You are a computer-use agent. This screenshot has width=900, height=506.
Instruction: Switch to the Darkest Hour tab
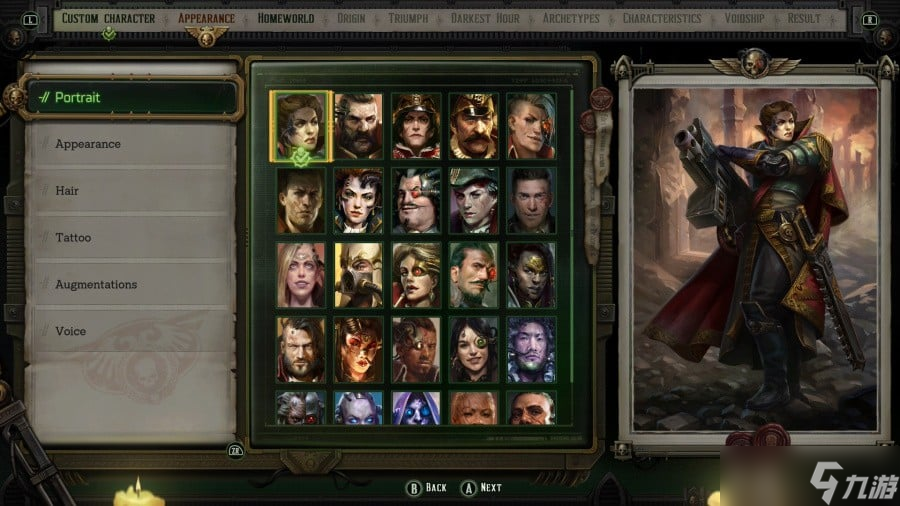click(x=485, y=18)
